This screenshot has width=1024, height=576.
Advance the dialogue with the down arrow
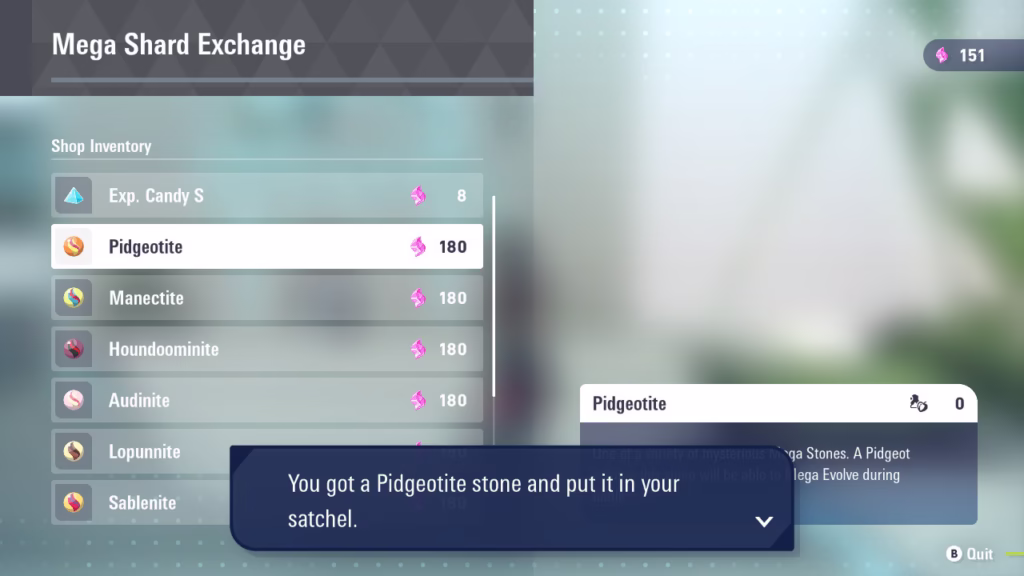pyautogui.click(x=764, y=521)
